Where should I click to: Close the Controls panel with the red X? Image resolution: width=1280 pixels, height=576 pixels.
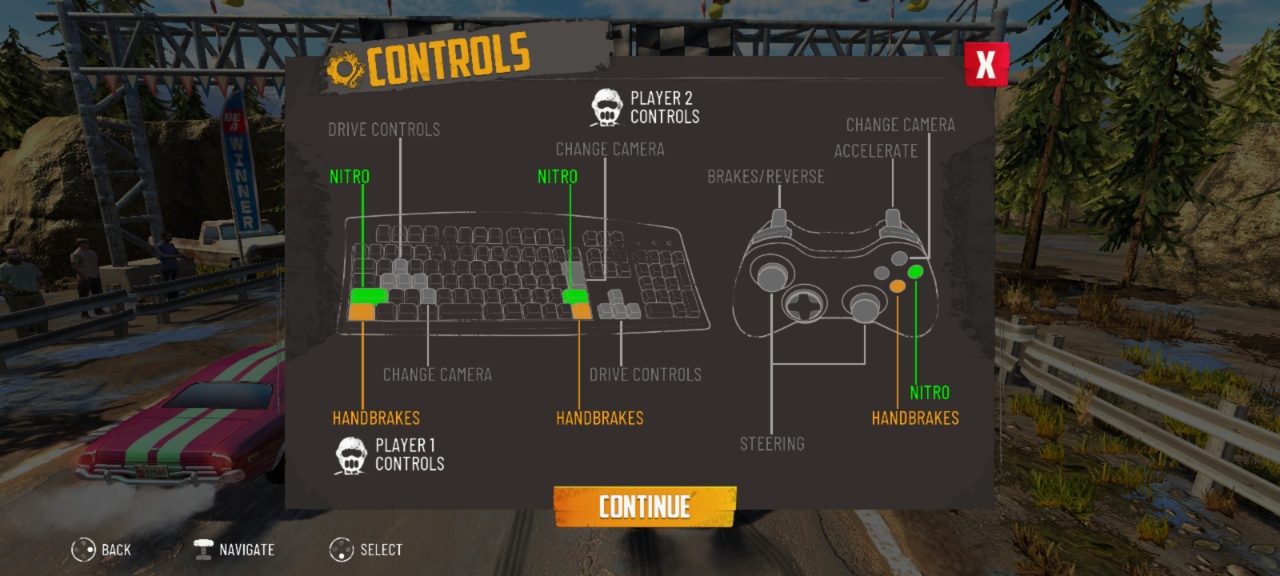point(986,65)
